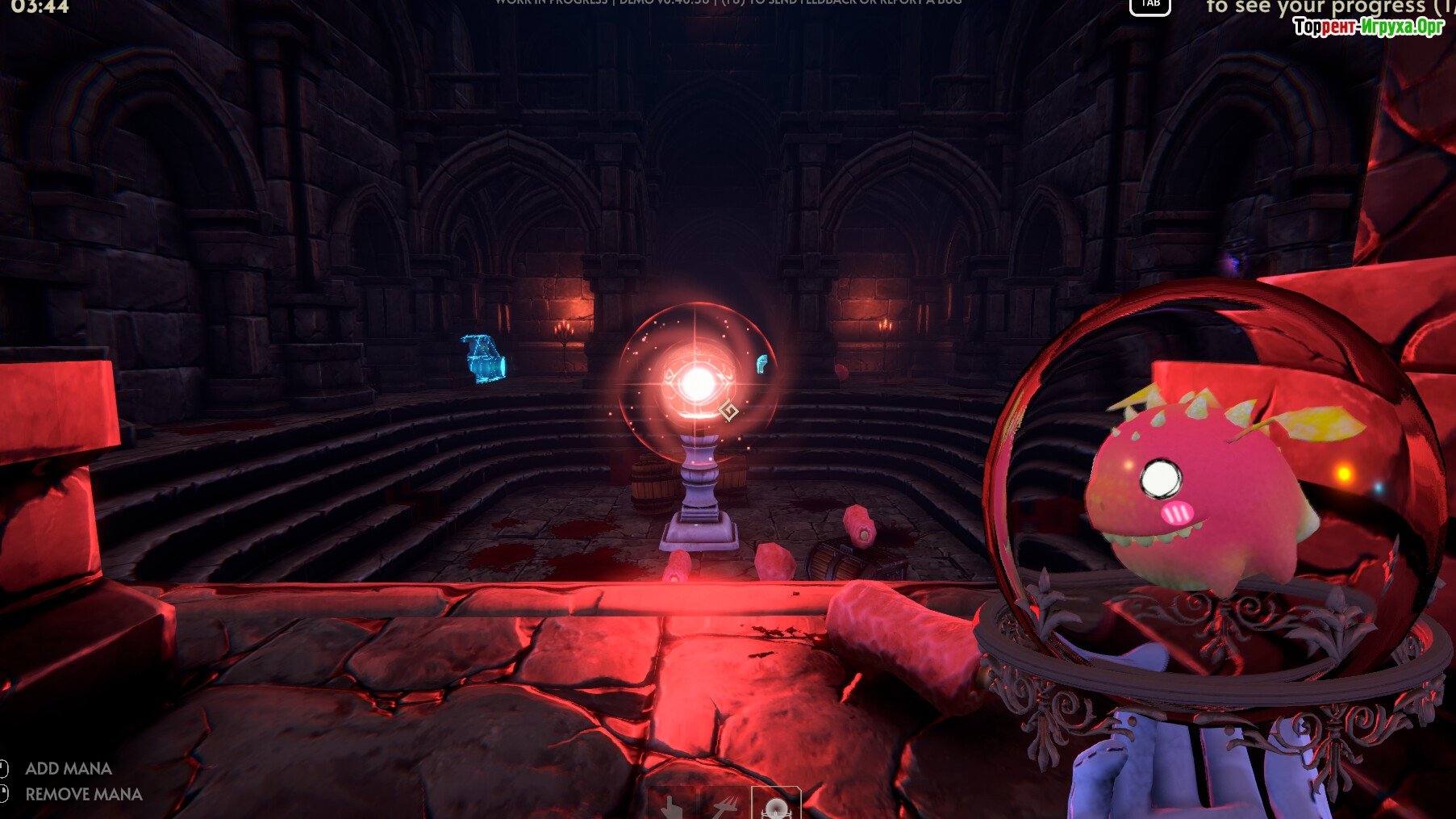The width and height of the screenshot is (1456, 819).
Task: Select the pointing hand tool slot
Action: click(671, 806)
